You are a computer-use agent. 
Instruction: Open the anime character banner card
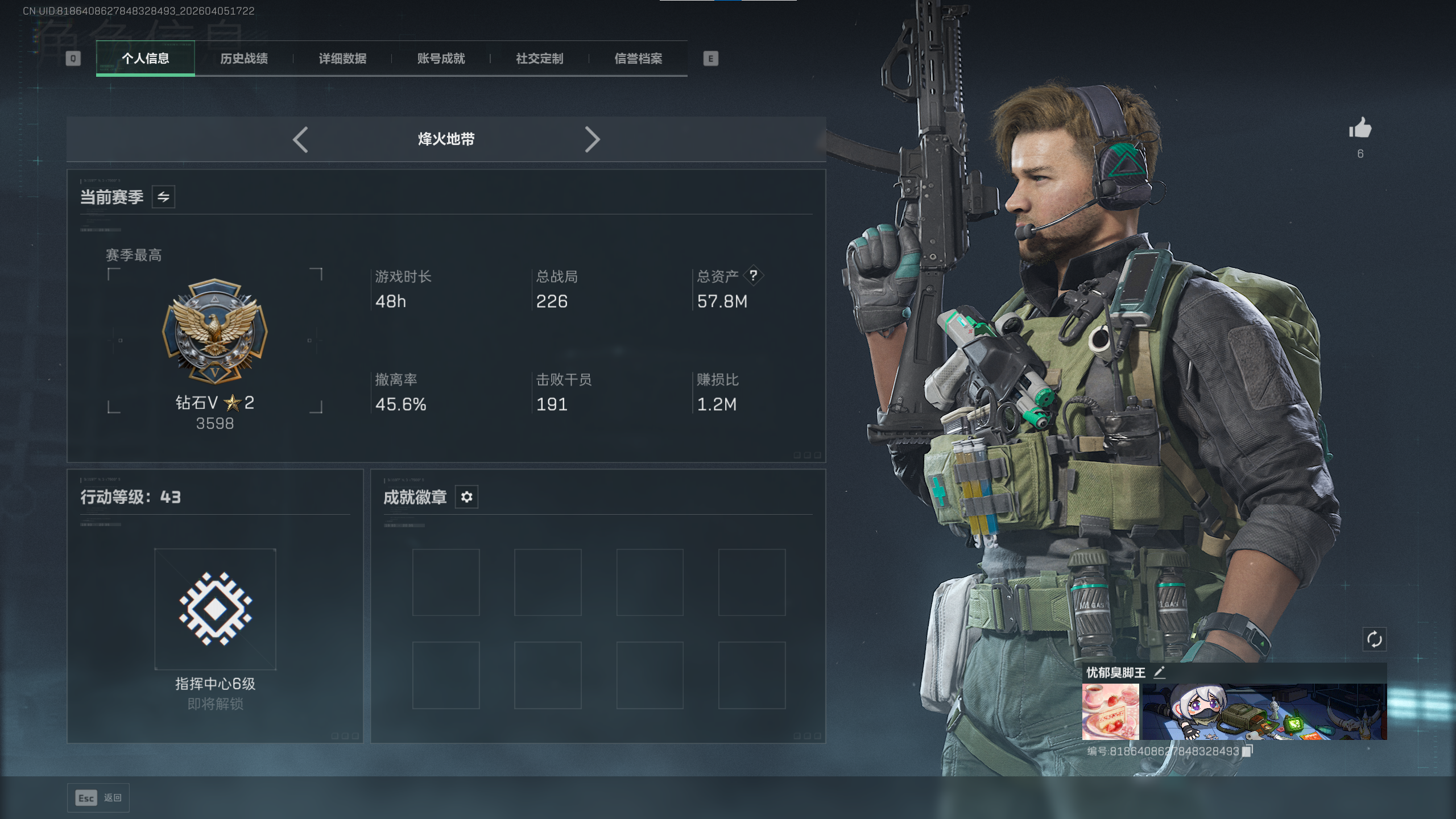pos(1264,712)
